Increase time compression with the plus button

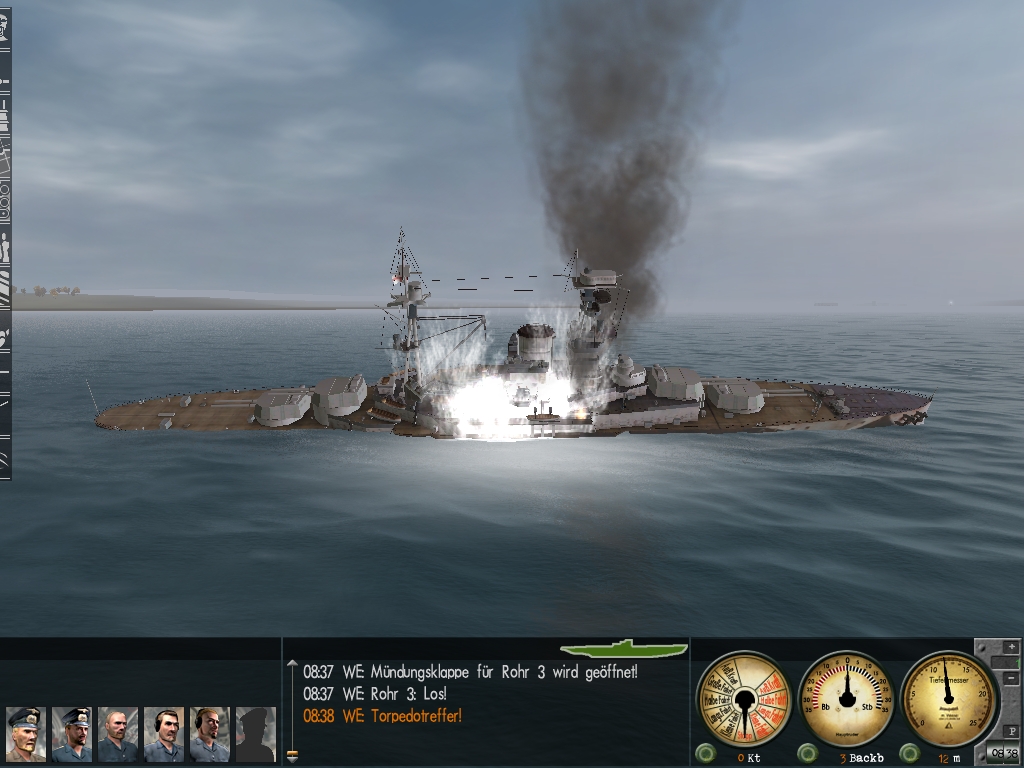pos(1009,647)
